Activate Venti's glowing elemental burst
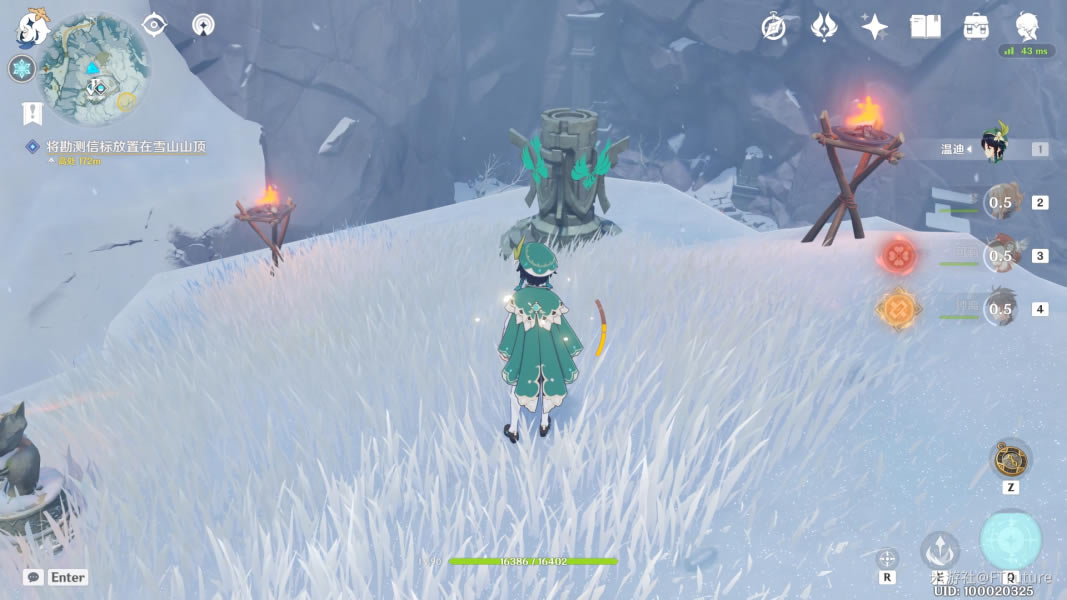1067x600 pixels. pos(1011,540)
